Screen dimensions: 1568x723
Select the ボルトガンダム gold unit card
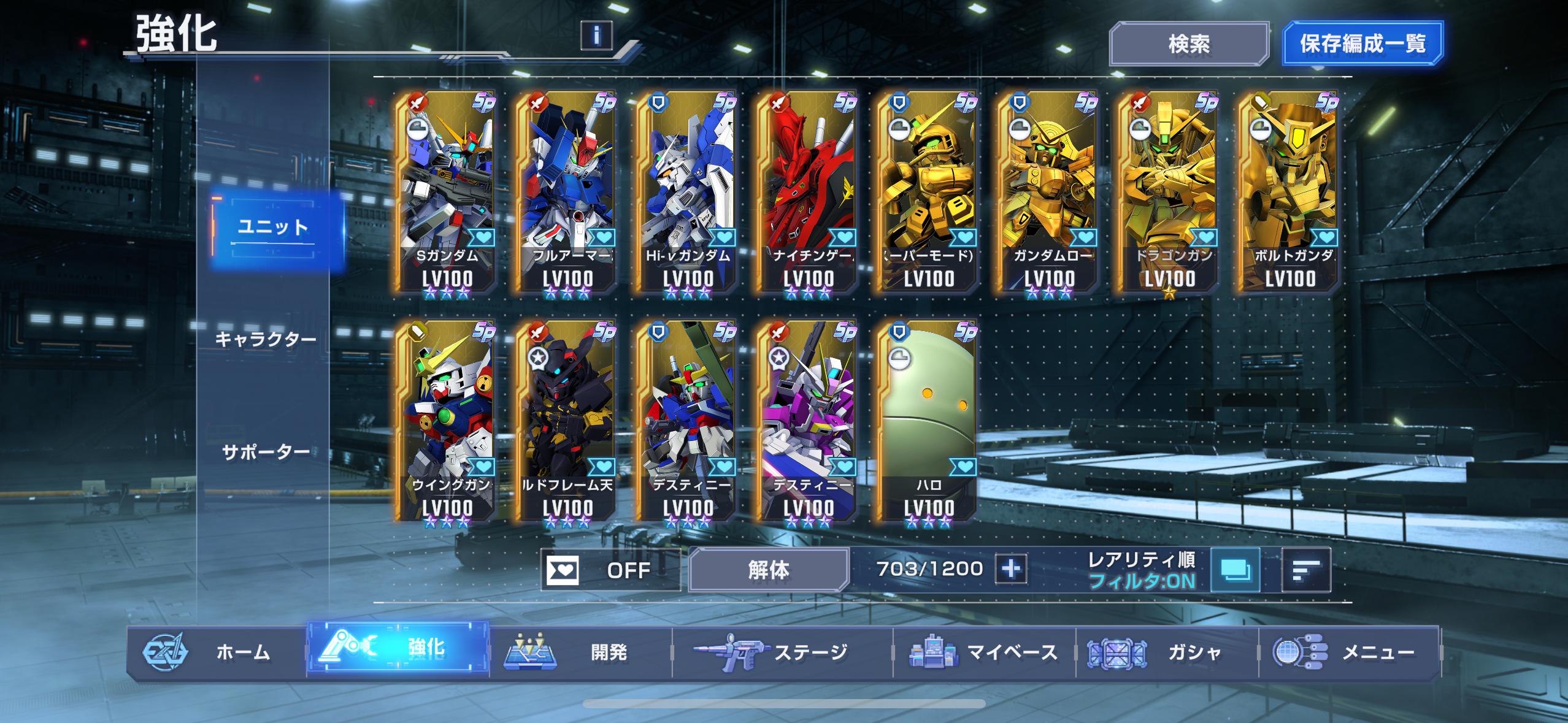tap(1289, 191)
